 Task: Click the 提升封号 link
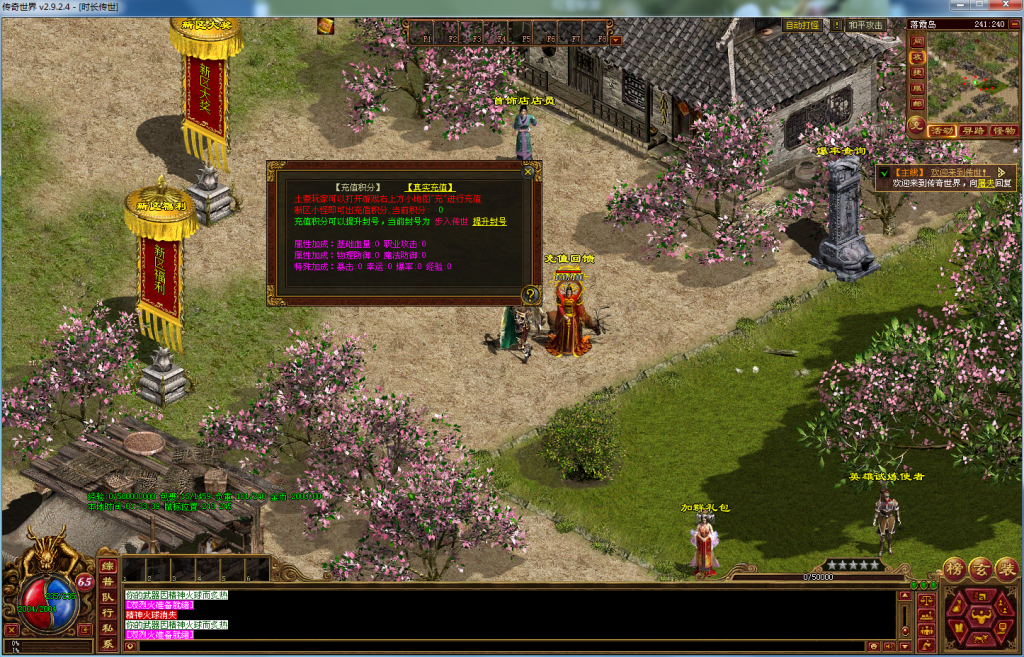(489, 221)
